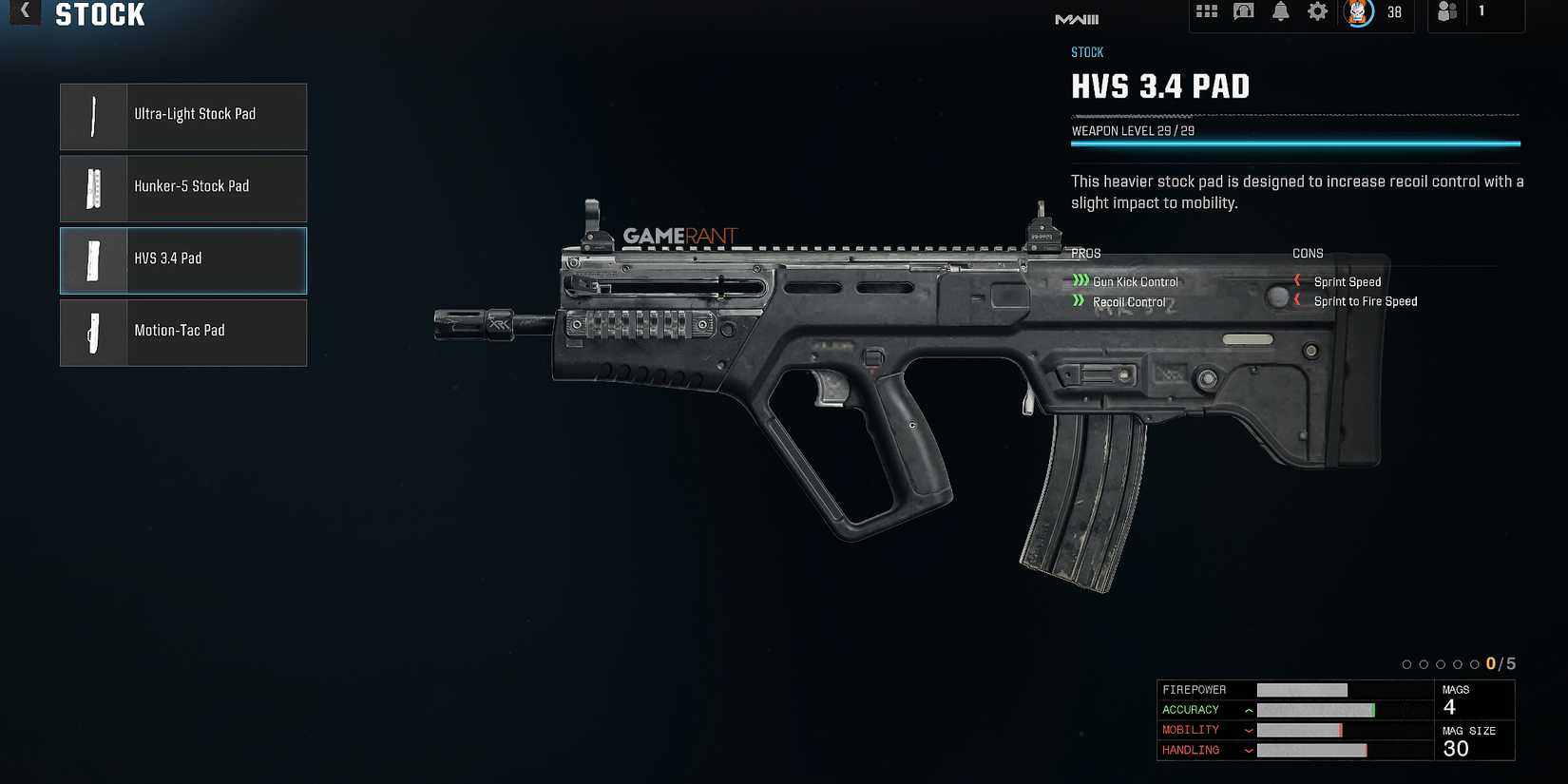Screen dimensions: 1568x784
Task: Open the social friends icon
Action: click(x=1448, y=12)
